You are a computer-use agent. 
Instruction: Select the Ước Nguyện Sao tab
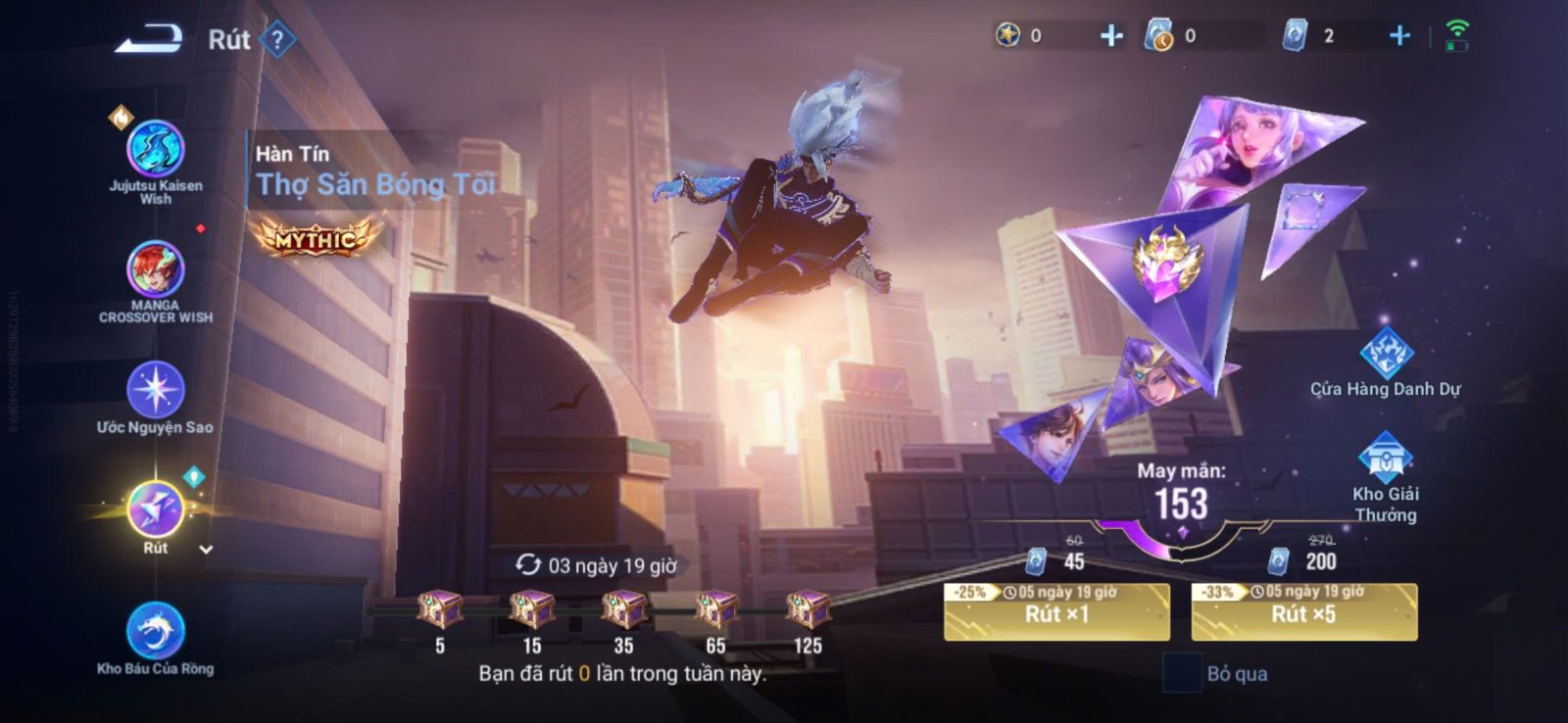pos(155,390)
